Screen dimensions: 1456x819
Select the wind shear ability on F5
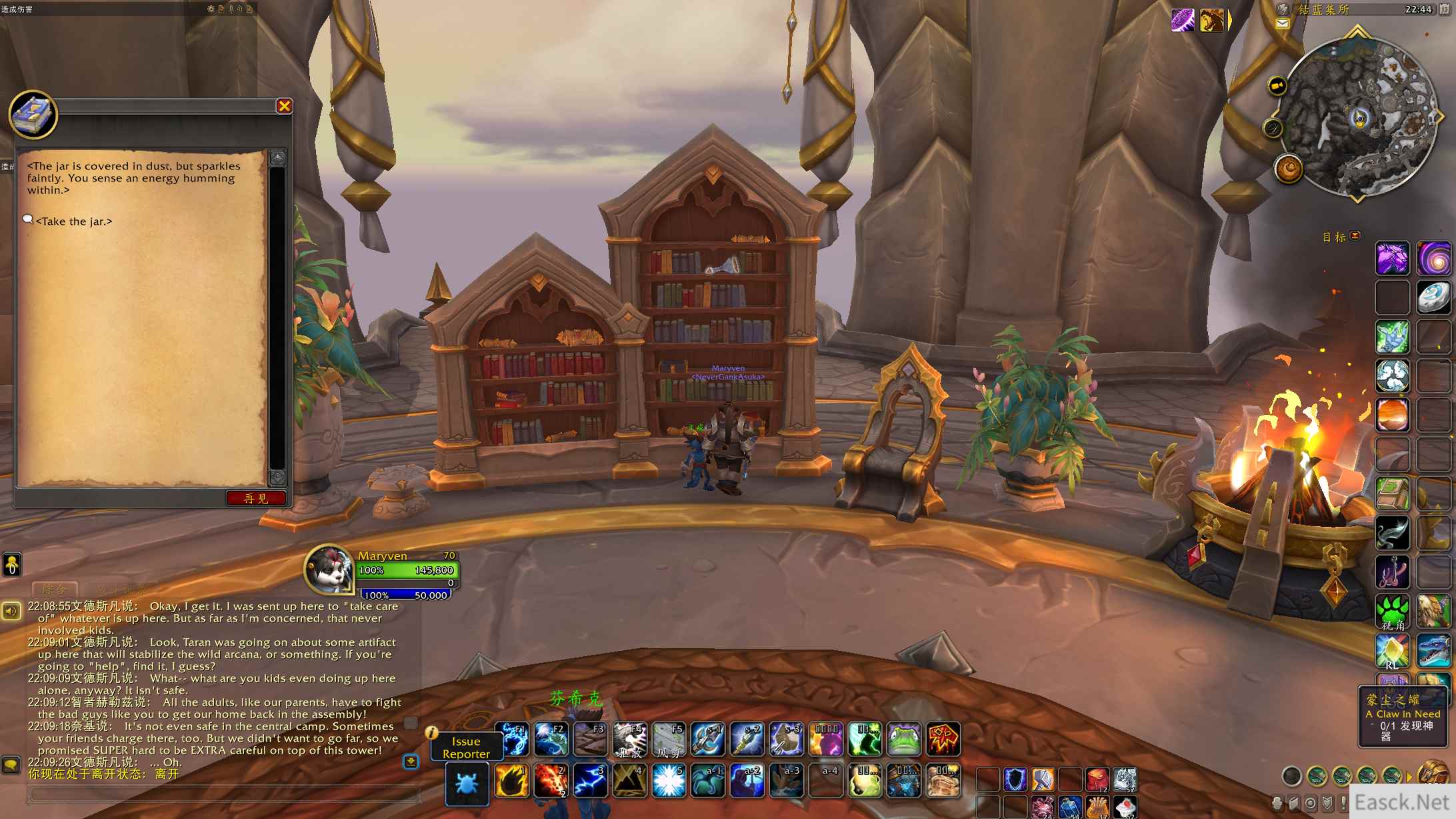point(669,740)
